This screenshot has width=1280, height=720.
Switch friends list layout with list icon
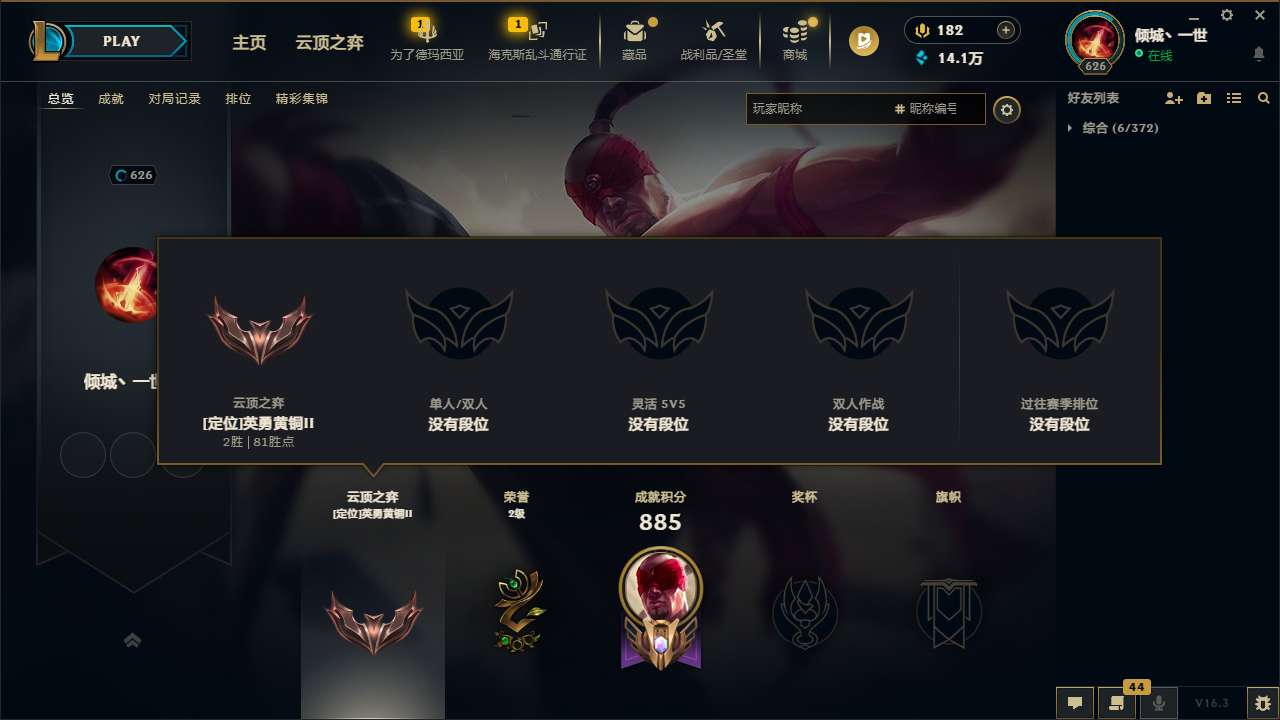click(1234, 98)
